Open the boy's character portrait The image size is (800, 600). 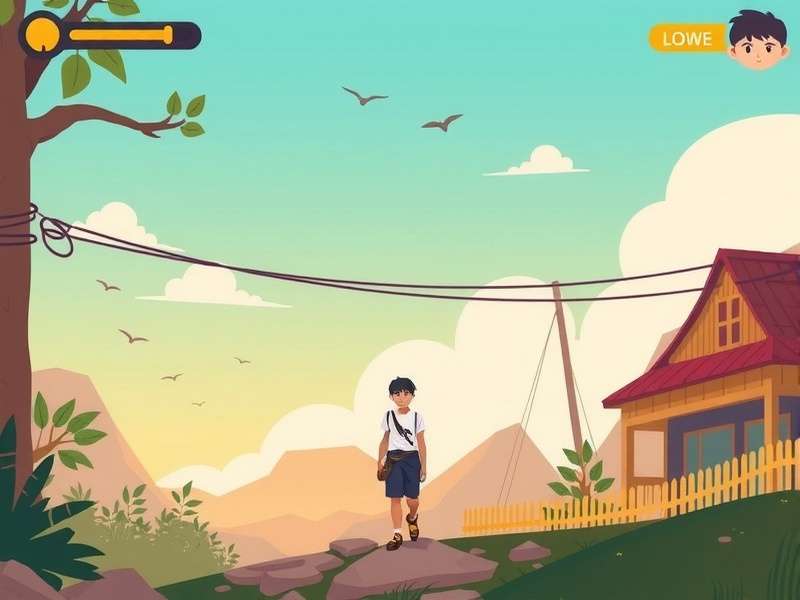757,39
